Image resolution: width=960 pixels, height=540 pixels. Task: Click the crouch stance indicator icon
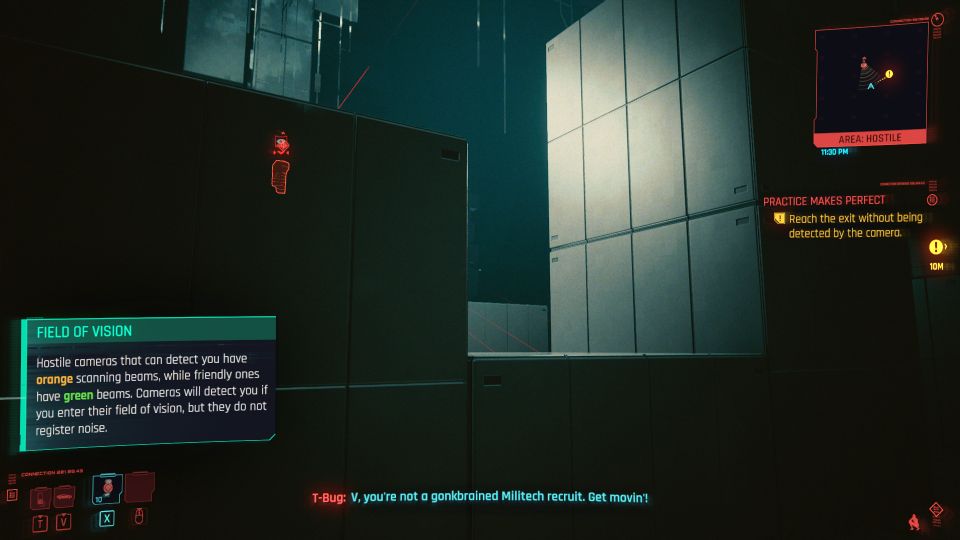coord(912,521)
